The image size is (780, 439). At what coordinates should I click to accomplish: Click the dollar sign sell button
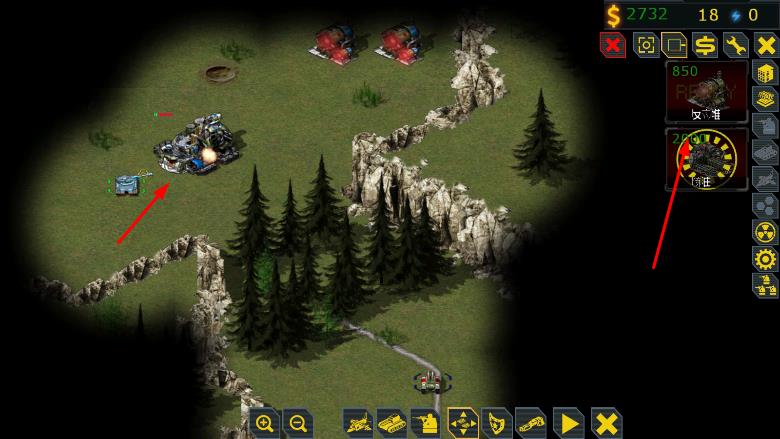click(705, 44)
